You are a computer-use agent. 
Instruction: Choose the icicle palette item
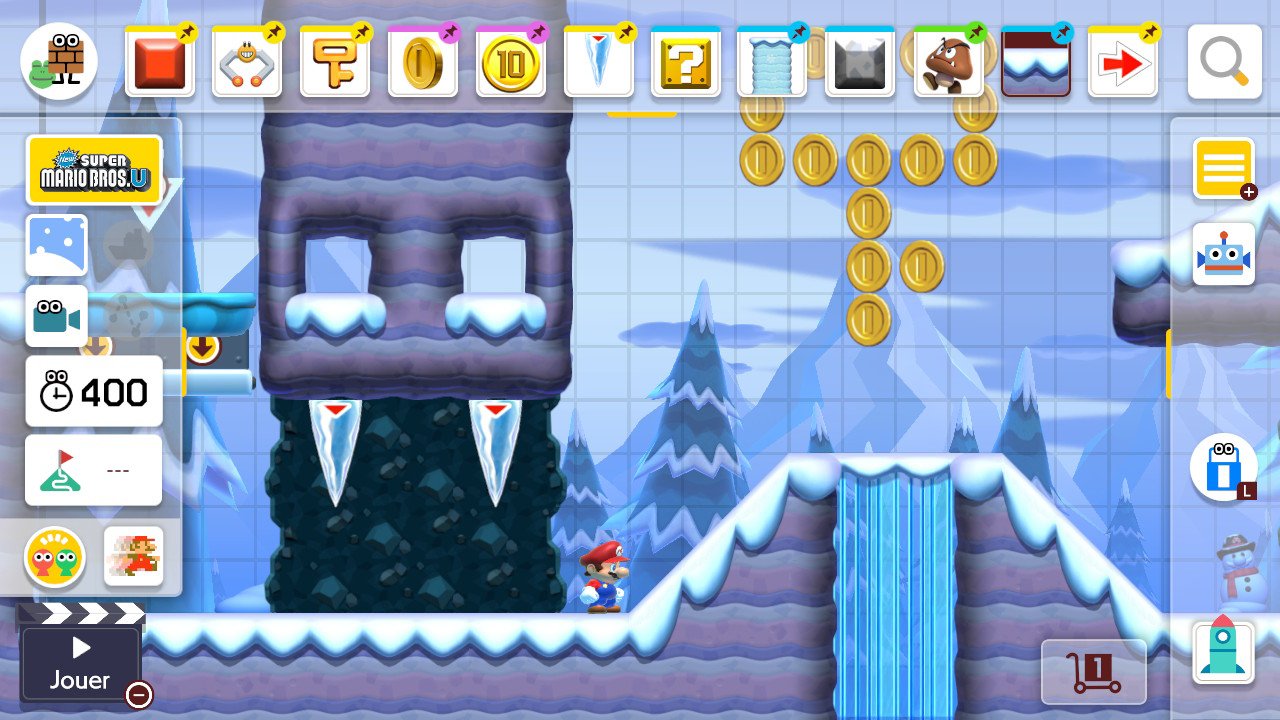coord(598,62)
